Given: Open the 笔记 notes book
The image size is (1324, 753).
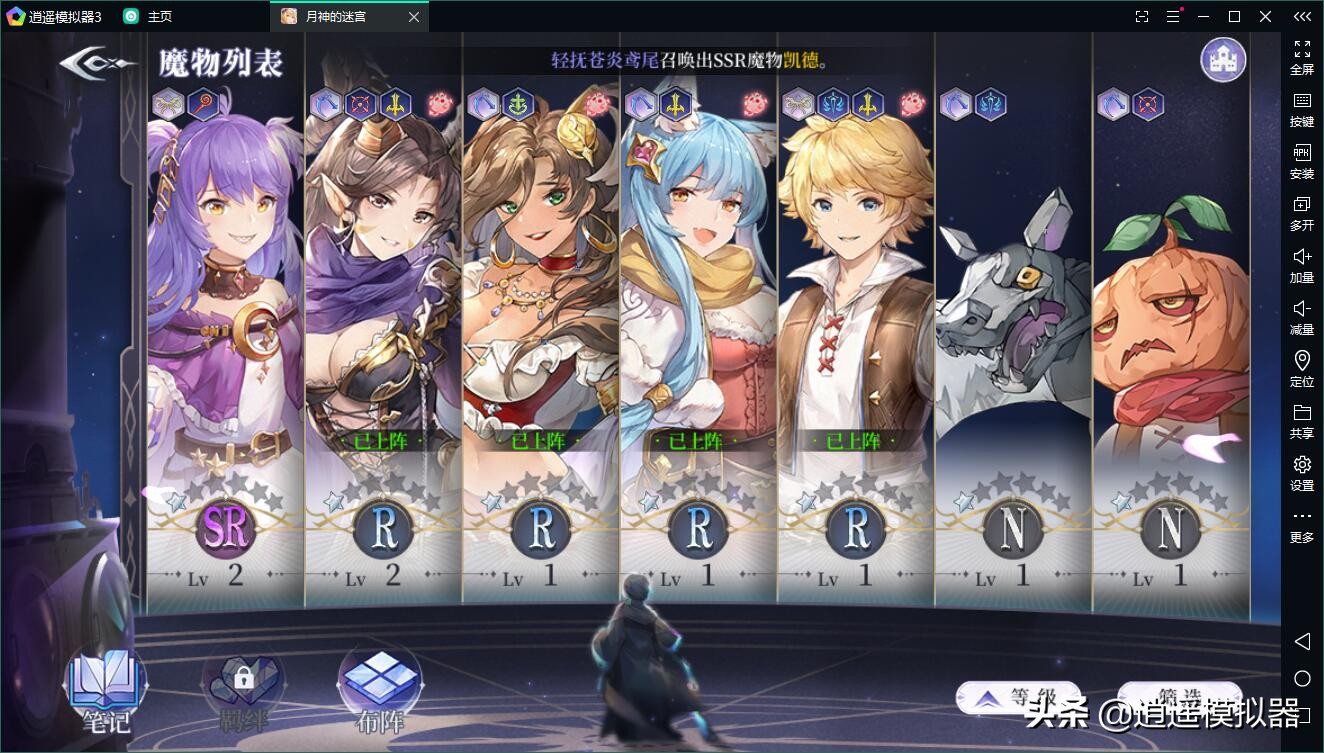Looking at the screenshot, I should pyautogui.click(x=105, y=688).
